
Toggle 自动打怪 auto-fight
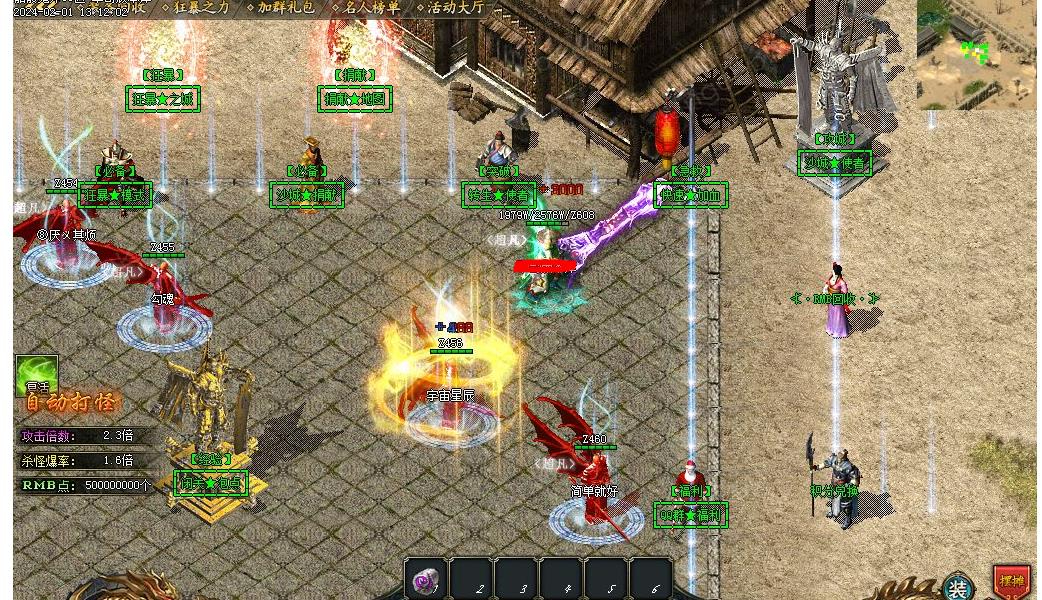coord(70,403)
